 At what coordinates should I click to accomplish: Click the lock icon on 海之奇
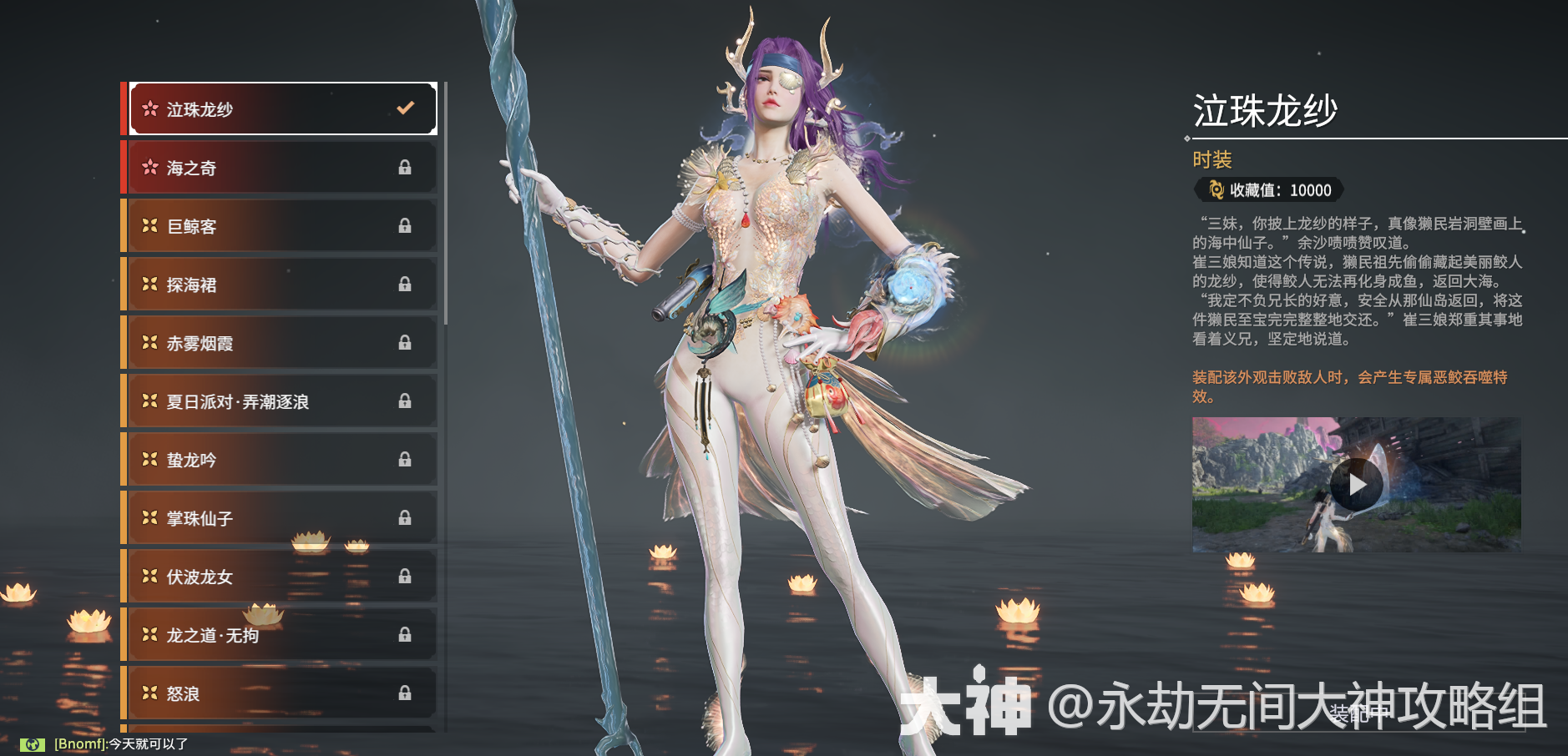pyautogui.click(x=407, y=168)
